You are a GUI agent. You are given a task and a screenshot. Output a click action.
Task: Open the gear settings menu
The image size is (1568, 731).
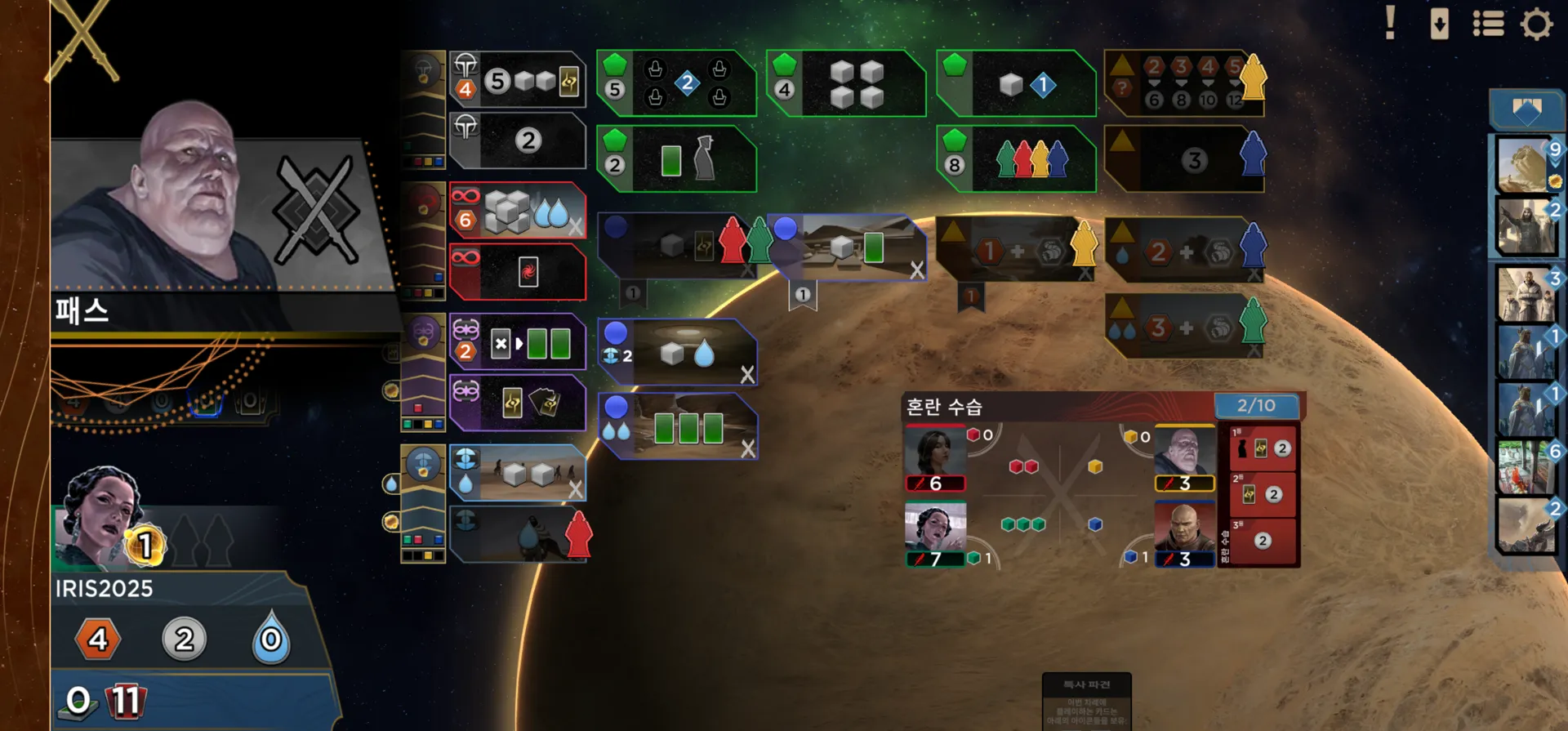(x=1536, y=24)
